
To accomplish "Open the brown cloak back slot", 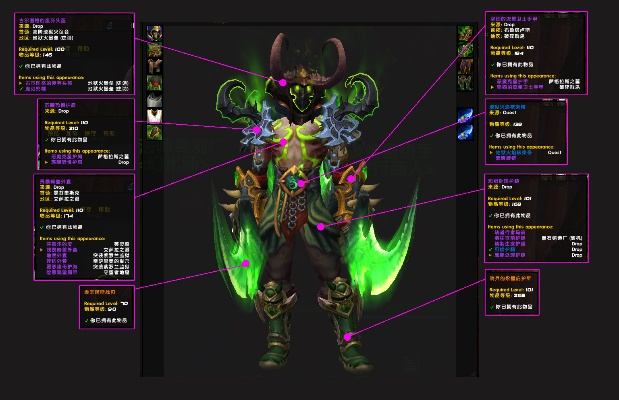I will 154,66.
